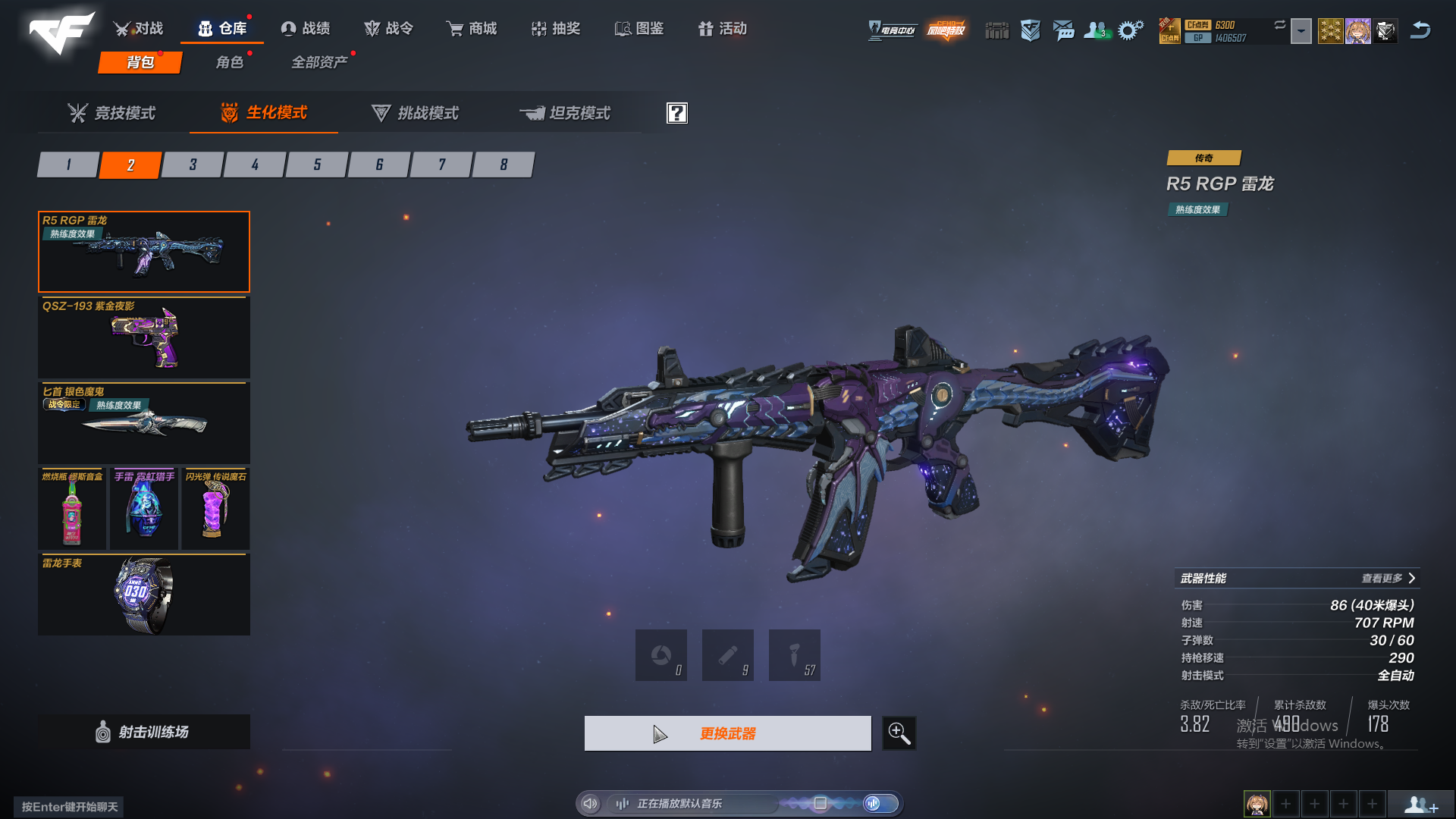The width and height of the screenshot is (1456, 819).
Task: Open the 对战 battle menu
Action: 139,29
